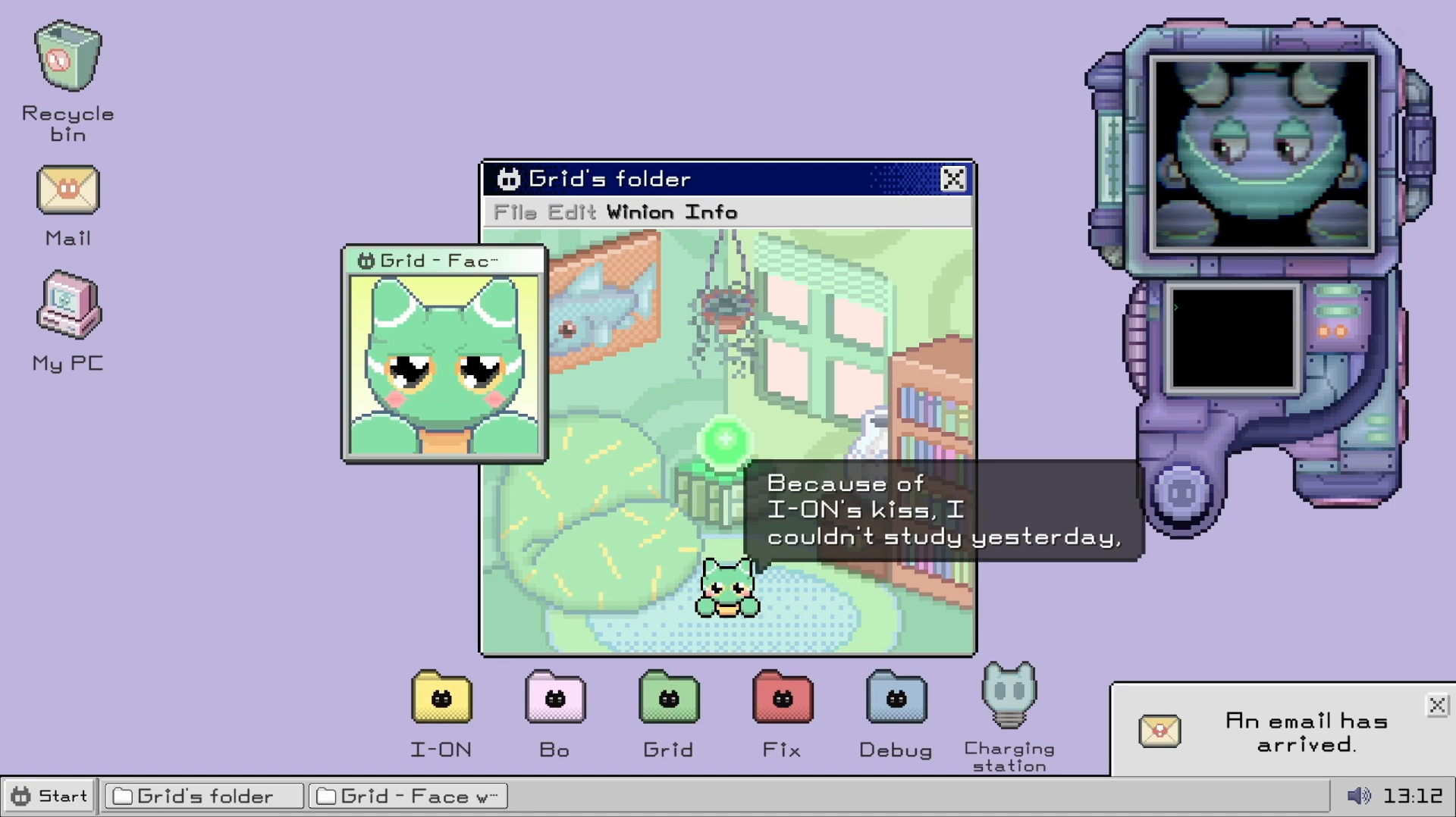Open the Debug blue folder
This screenshot has height=817, width=1456.
click(x=896, y=697)
